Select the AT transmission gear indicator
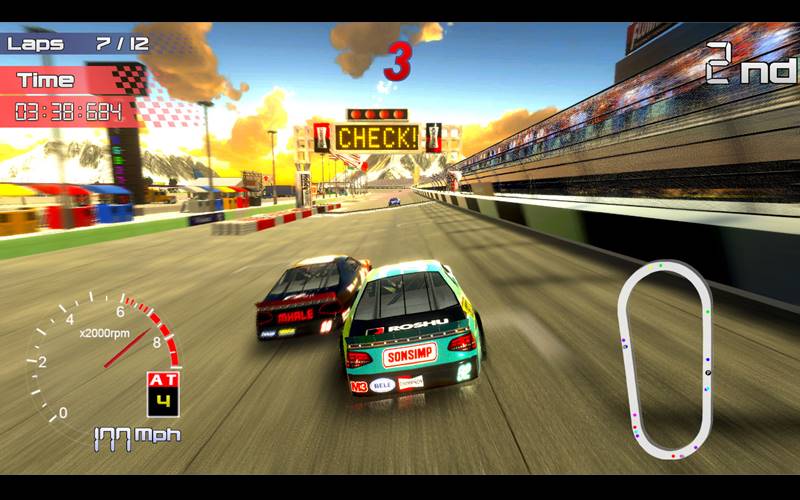Screen dimensions: 800x500 (x=161, y=393)
